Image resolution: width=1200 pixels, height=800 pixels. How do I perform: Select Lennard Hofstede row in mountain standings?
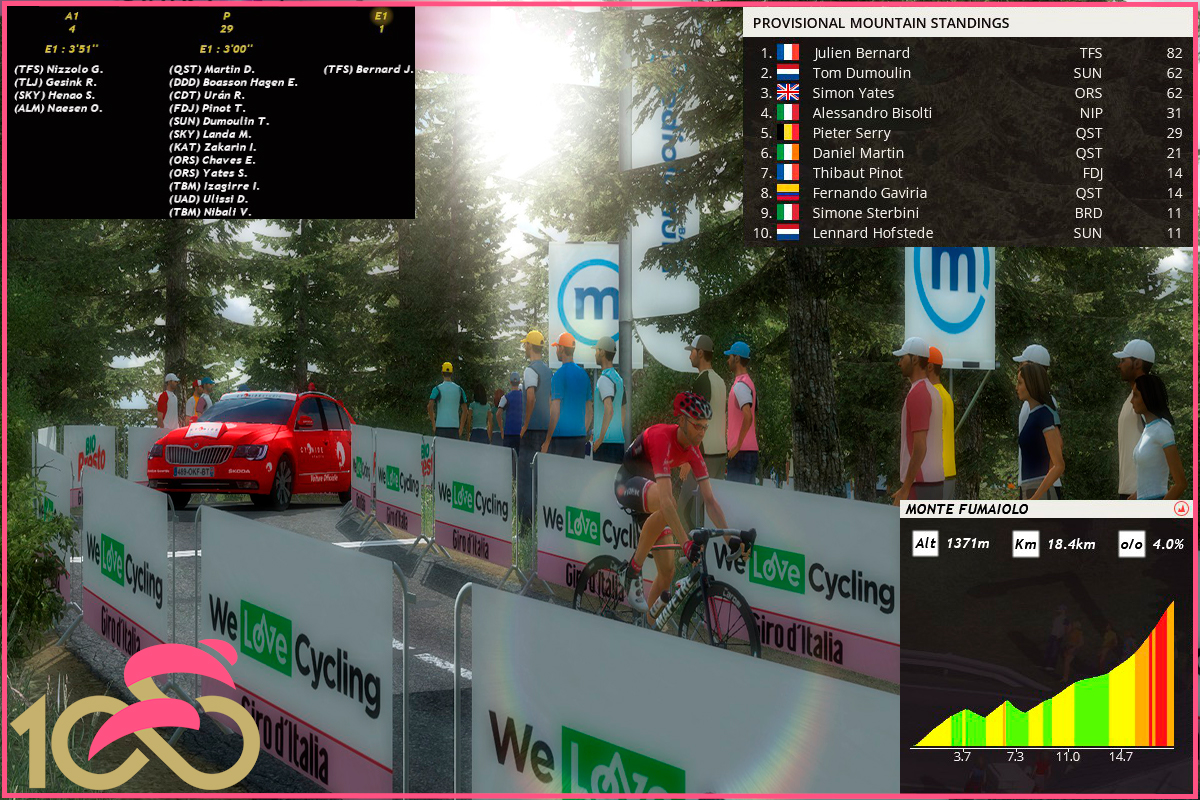point(968,233)
